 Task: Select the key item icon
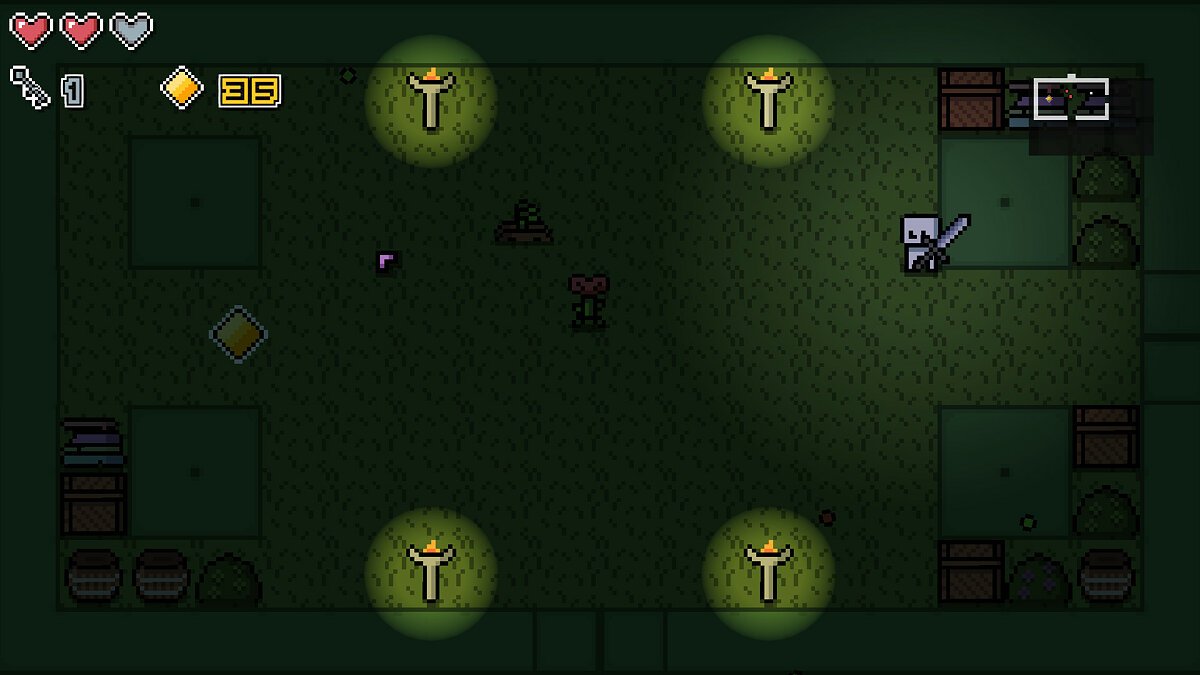click(x=30, y=88)
